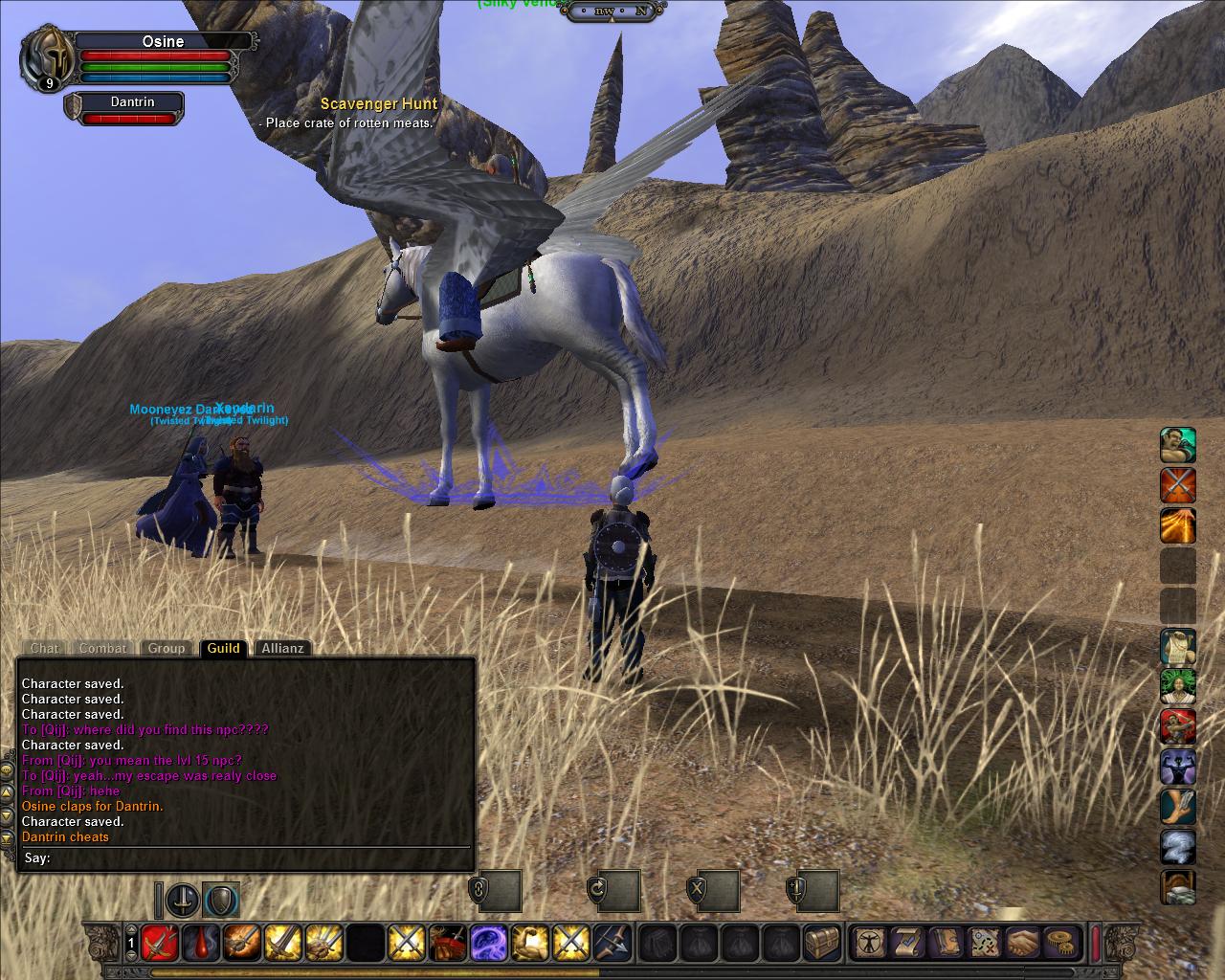1225x980 pixels.
Task: Switch to the Chat tab
Action: [44, 648]
